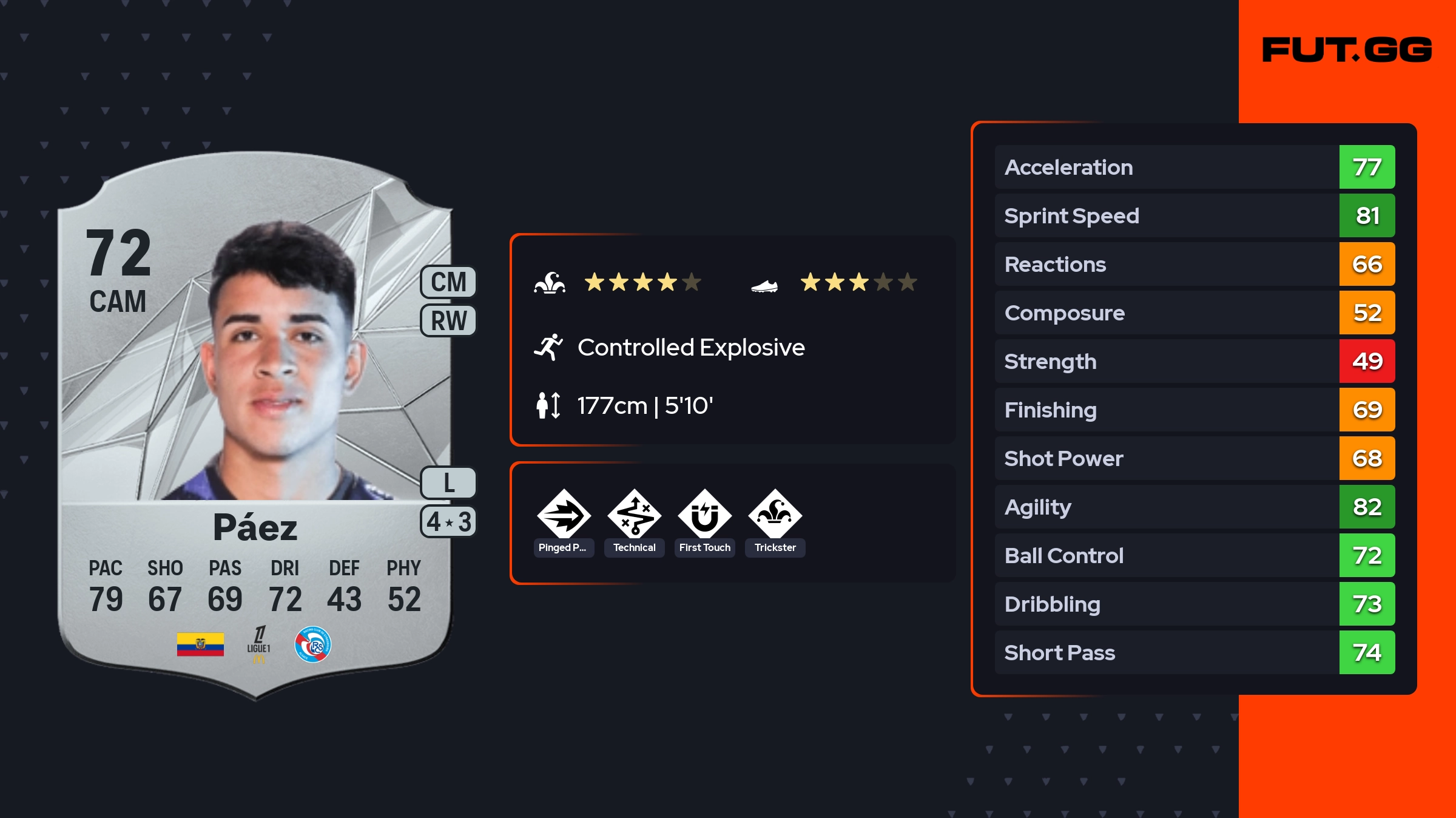Select the Short Pass stat row
1456x818 pixels.
click(x=1195, y=652)
